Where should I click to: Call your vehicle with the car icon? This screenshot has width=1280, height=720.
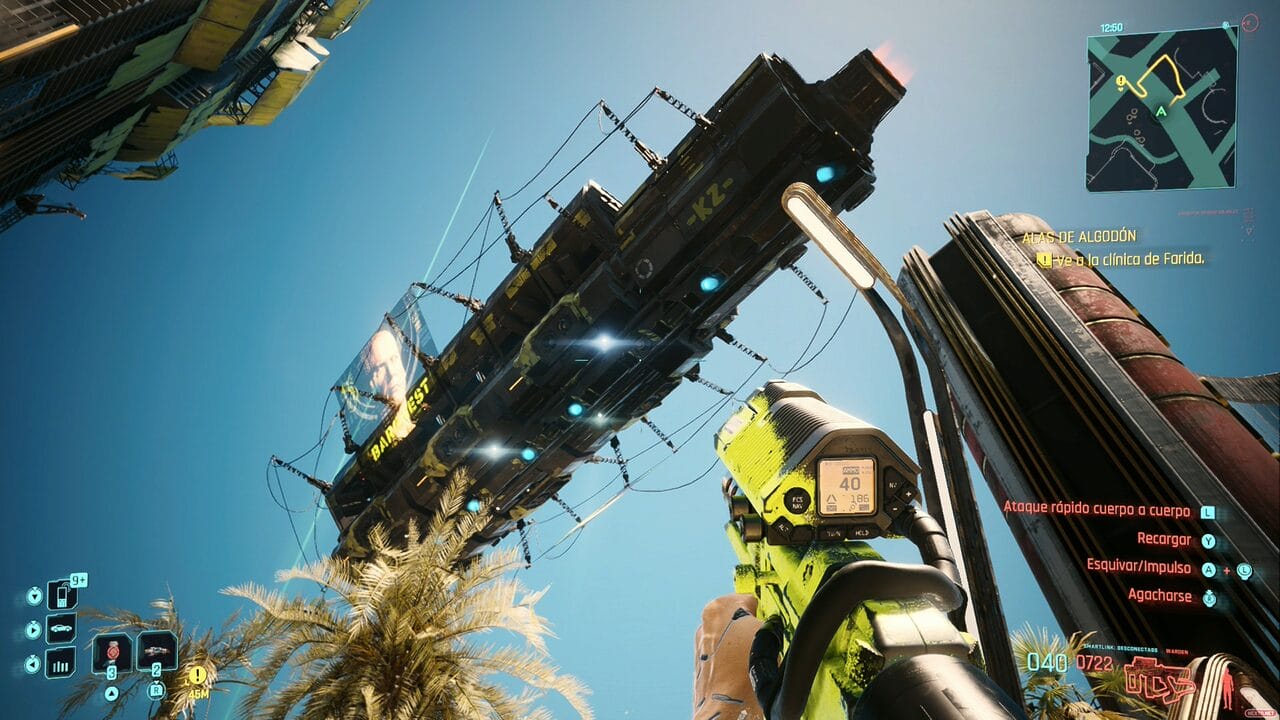61,629
